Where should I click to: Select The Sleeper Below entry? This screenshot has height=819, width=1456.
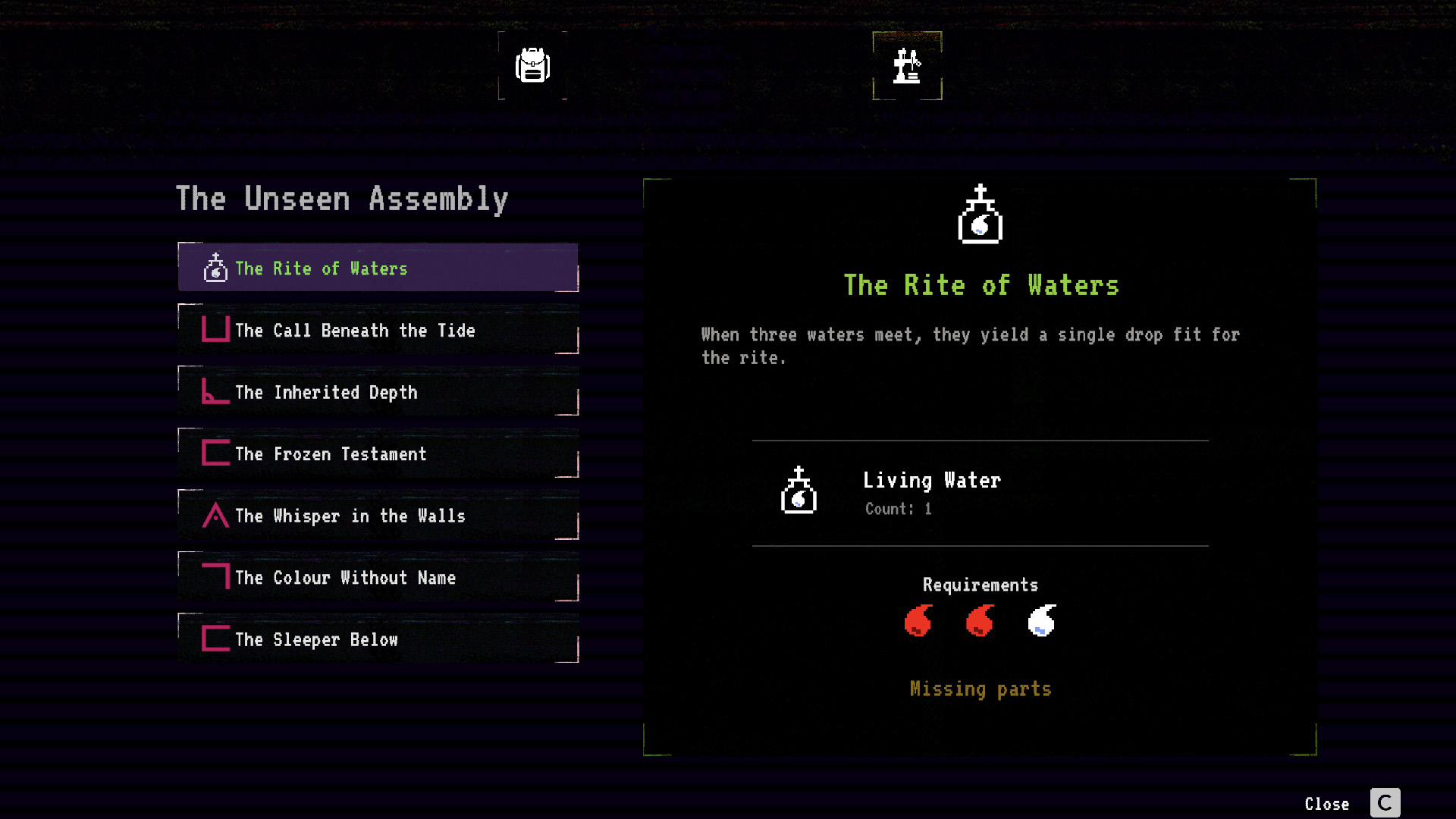[x=378, y=639]
